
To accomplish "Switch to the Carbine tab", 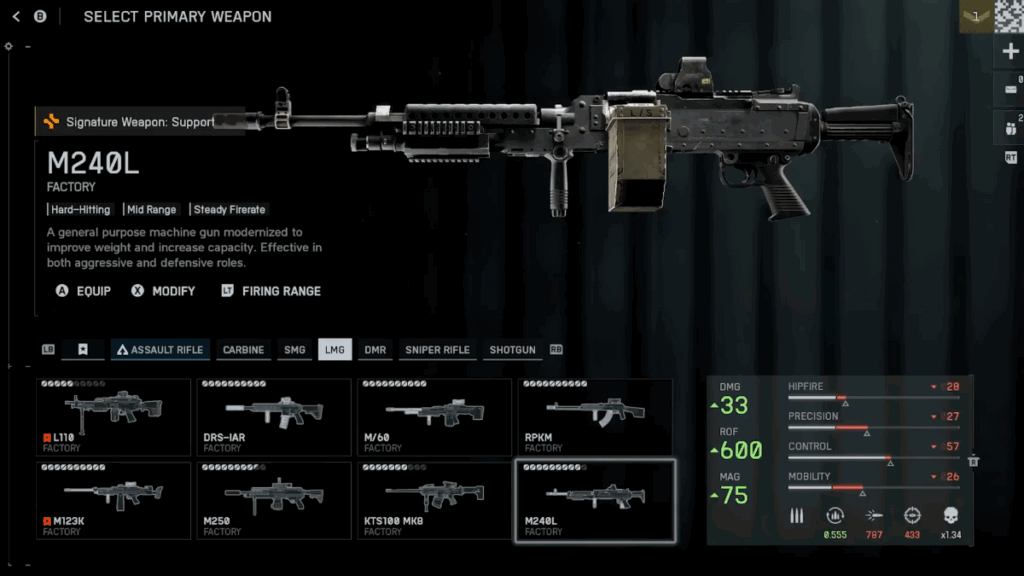I will pyautogui.click(x=243, y=350).
